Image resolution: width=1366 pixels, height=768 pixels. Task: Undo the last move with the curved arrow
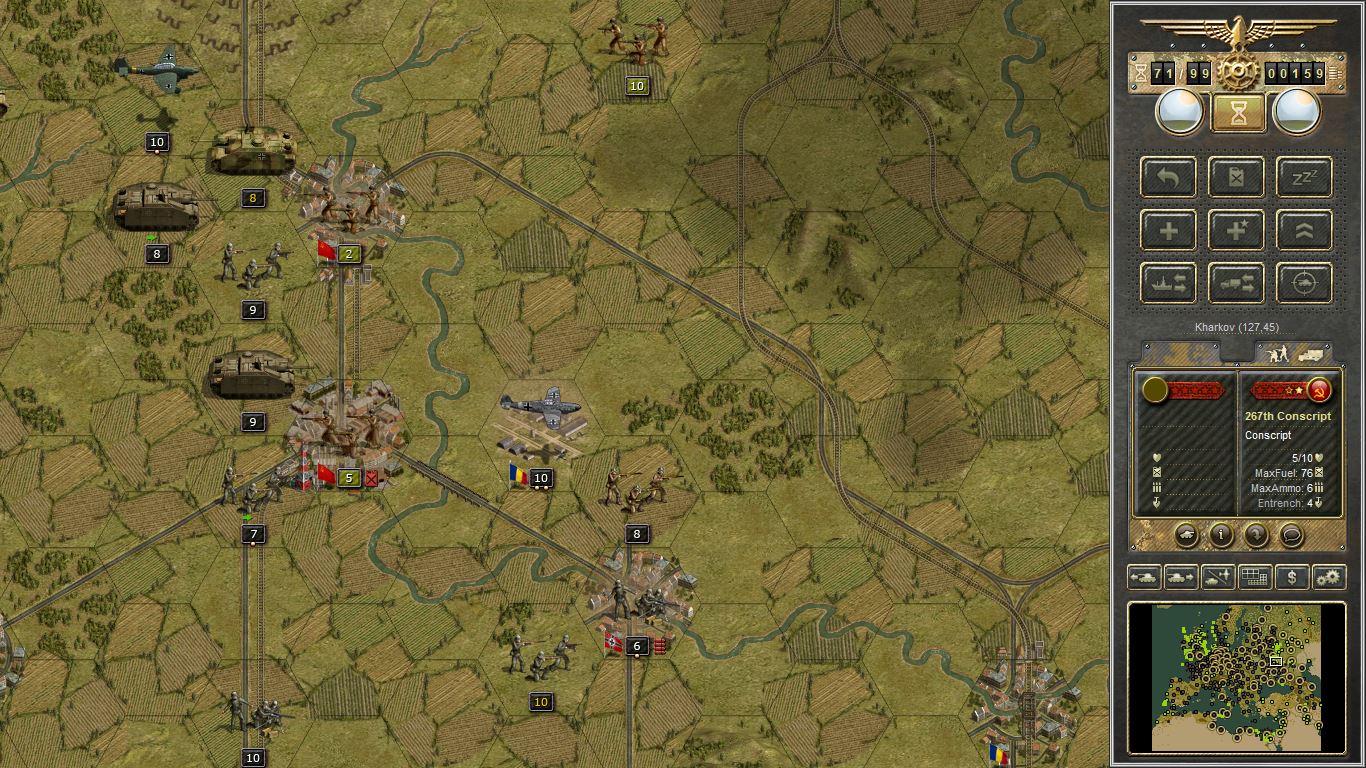(1168, 176)
